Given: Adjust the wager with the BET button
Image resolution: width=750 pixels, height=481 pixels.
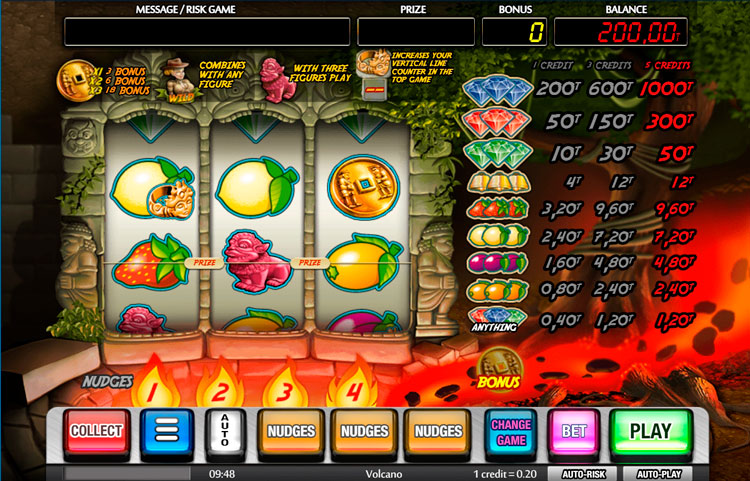Looking at the screenshot, I should point(574,432).
